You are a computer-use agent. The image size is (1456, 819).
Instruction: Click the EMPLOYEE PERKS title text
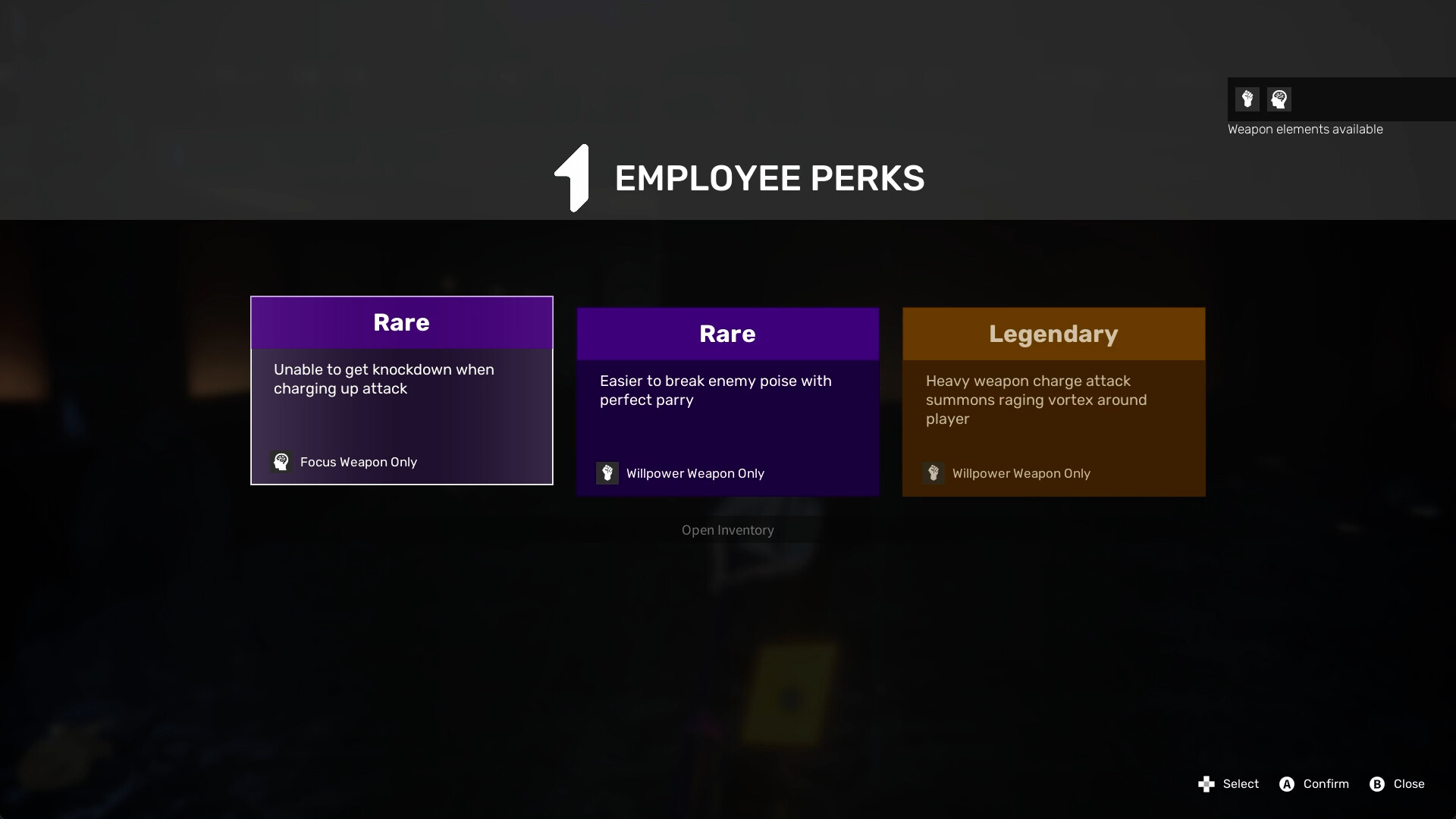tap(770, 177)
